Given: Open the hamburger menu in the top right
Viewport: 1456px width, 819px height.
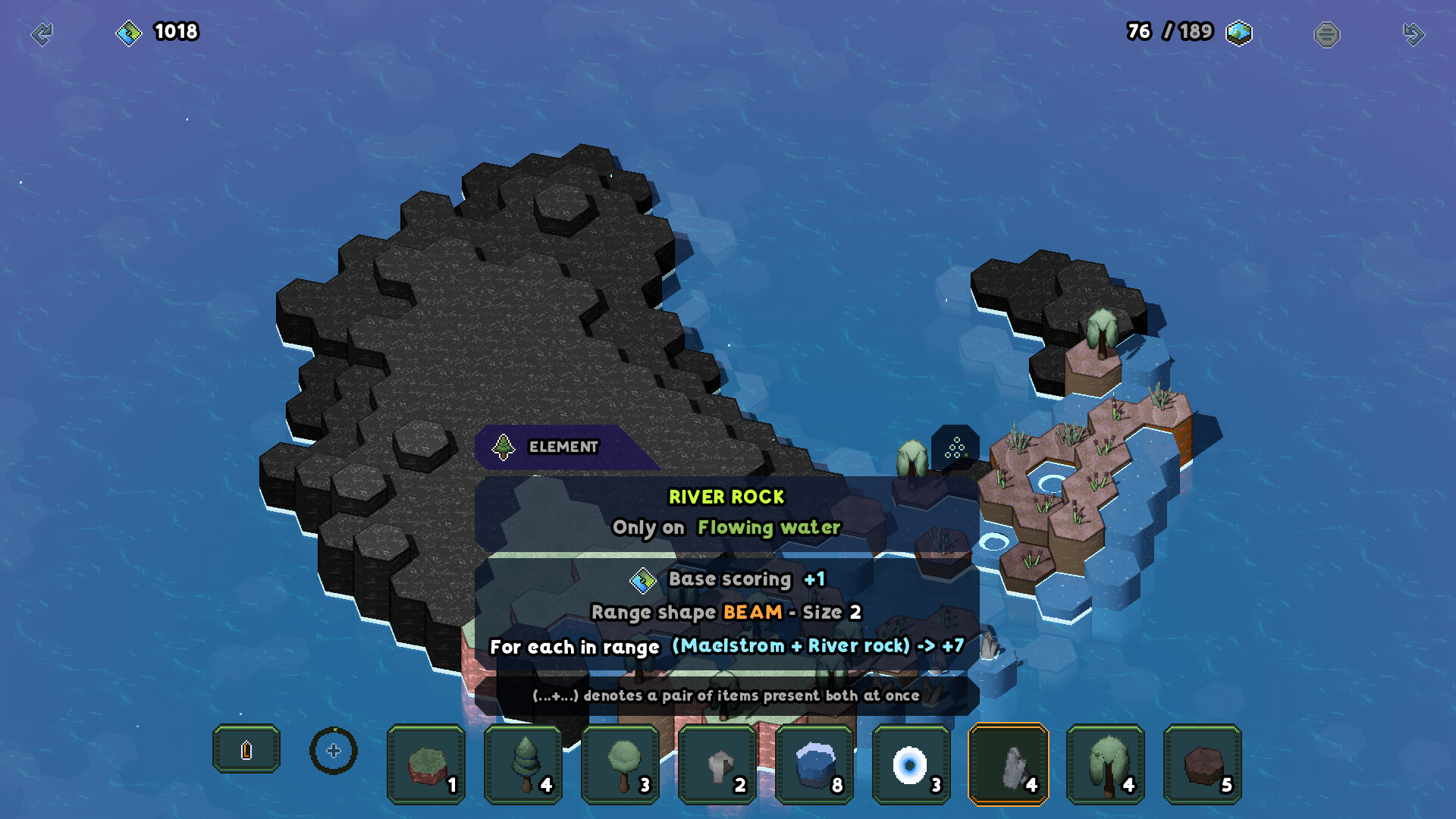Looking at the screenshot, I should 1327,33.
